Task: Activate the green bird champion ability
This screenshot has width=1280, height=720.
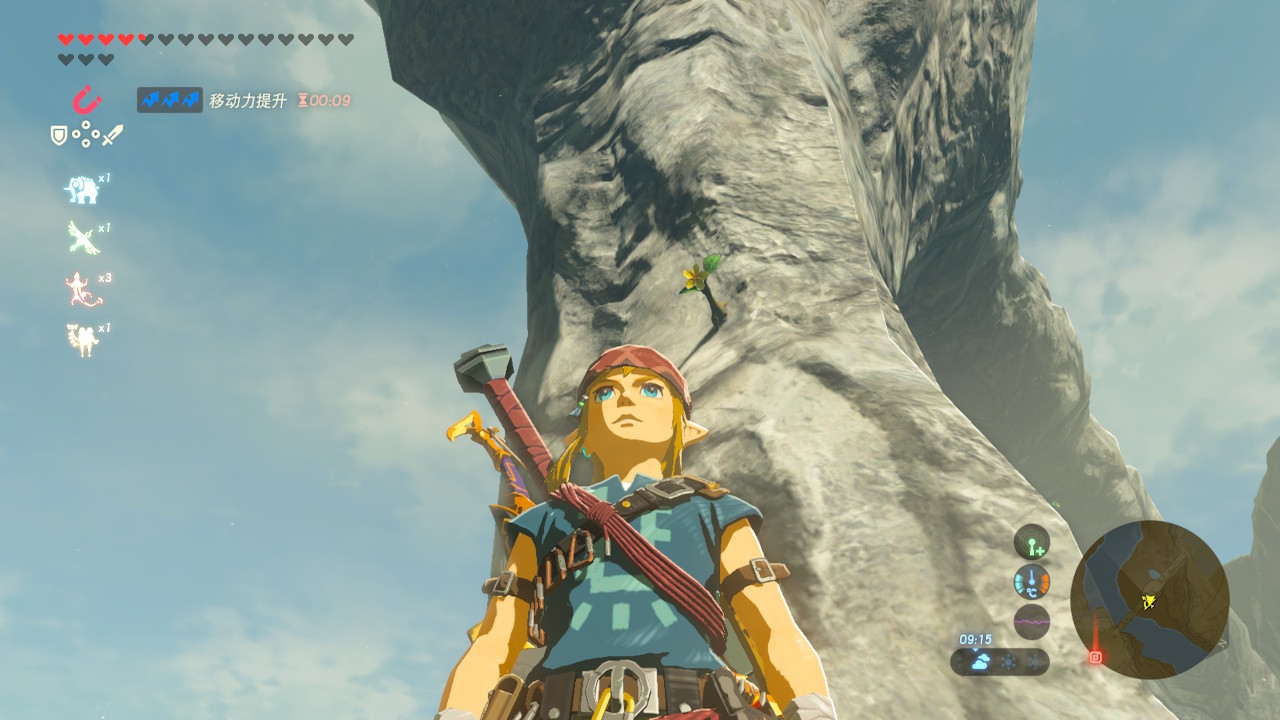Action: [x=82, y=238]
